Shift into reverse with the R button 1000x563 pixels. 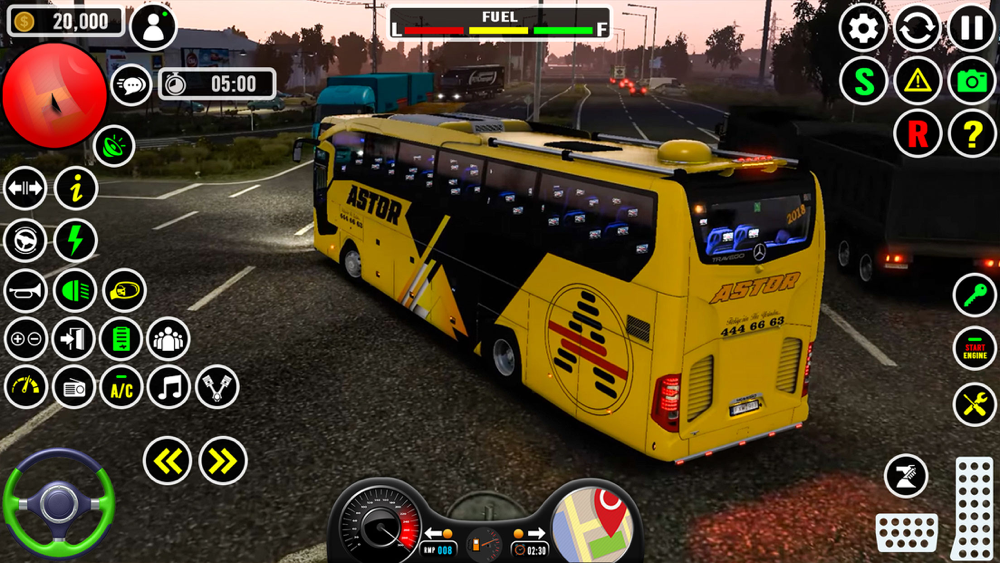[917, 134]
